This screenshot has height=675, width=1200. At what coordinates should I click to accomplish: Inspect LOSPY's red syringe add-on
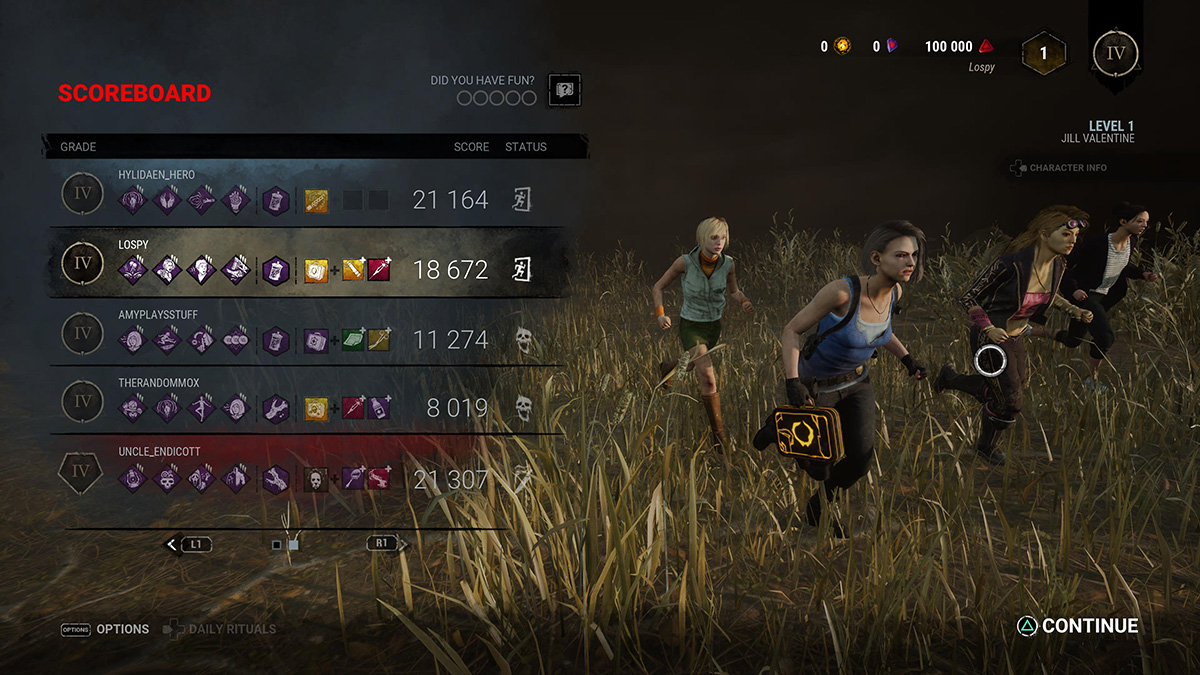click(x=379, y=269)
